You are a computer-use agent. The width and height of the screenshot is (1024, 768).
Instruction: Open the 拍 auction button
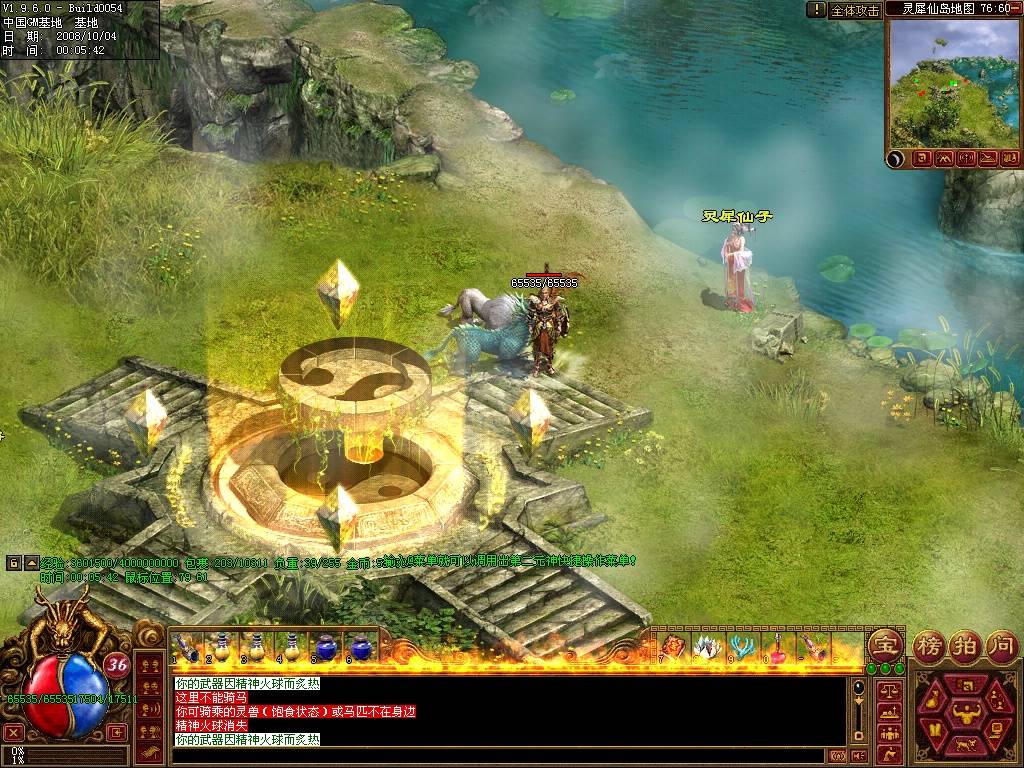coord(966,644)
